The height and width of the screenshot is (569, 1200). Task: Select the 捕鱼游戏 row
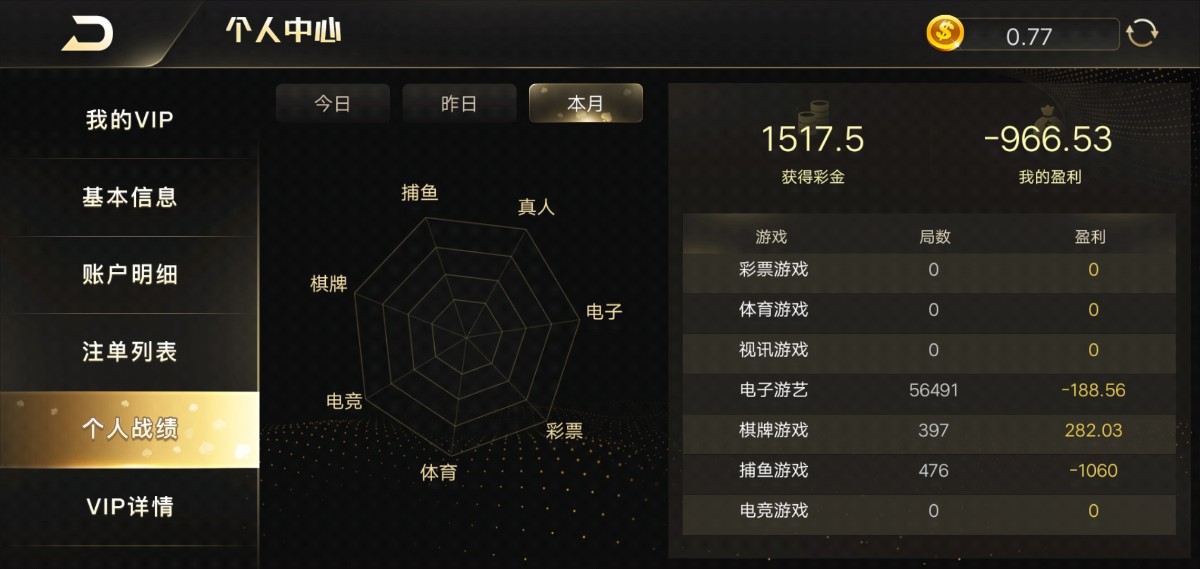click(929, 470)
